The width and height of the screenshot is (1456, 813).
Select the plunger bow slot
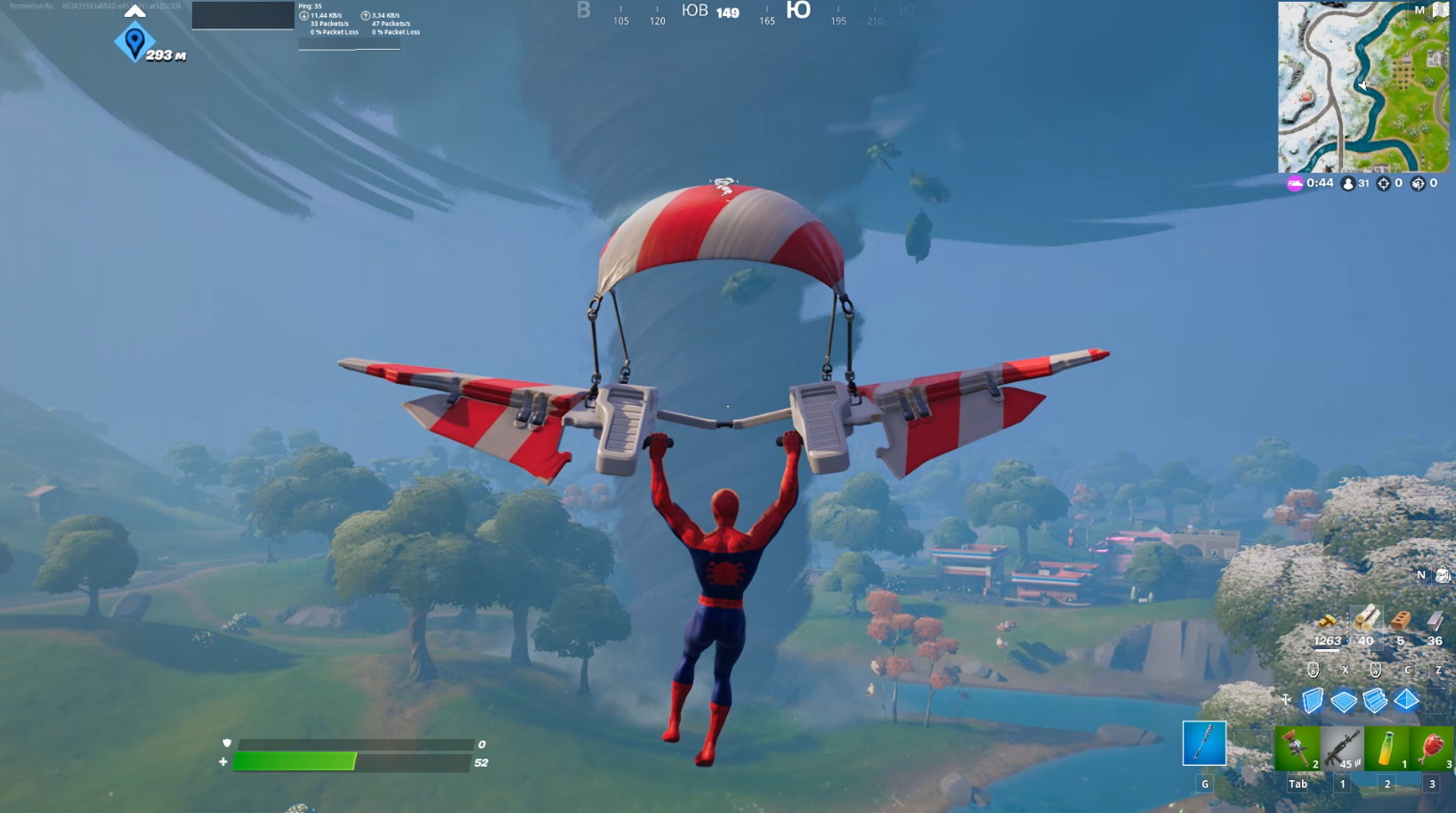1298,748
